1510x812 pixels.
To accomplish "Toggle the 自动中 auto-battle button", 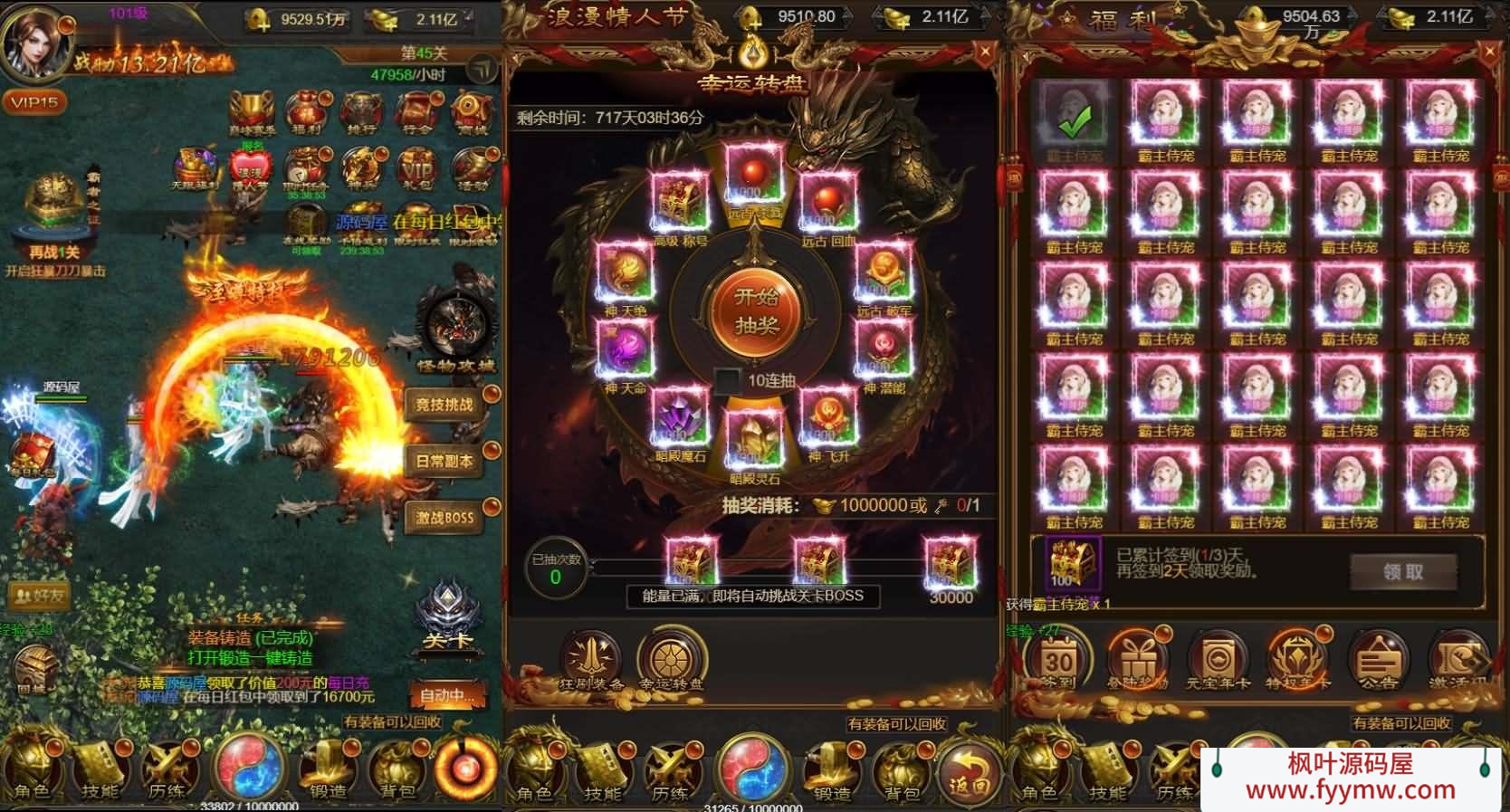I will (x=447, y=696).
